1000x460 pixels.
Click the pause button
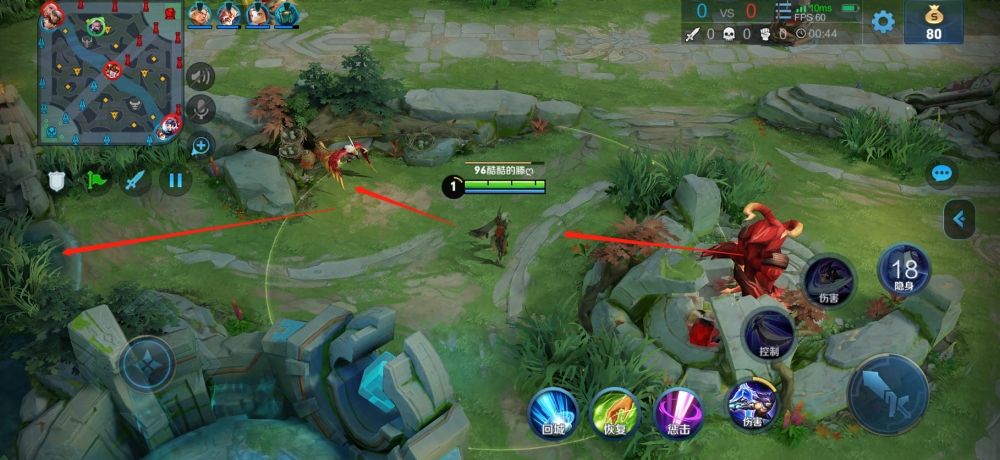[x=176, y=181]
